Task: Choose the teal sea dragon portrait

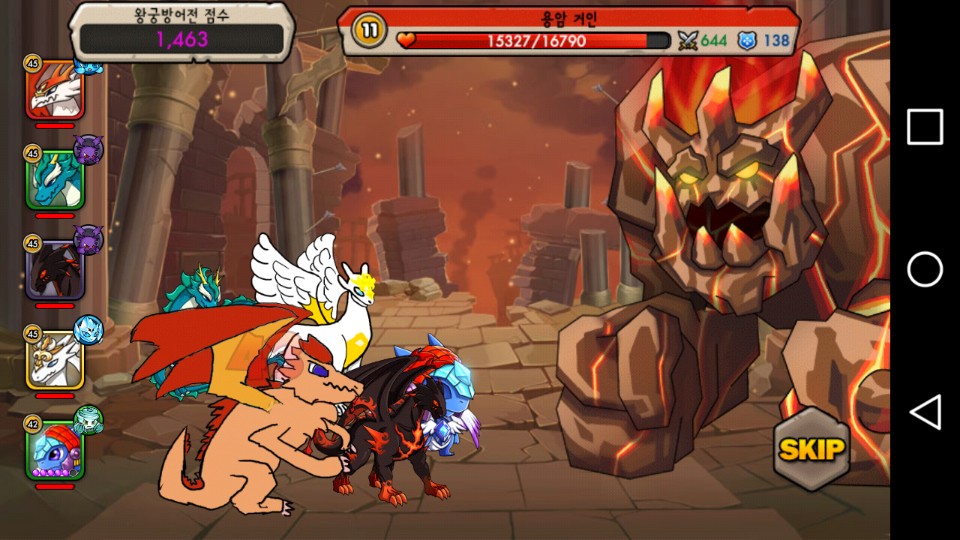Action: pos(55,180)
